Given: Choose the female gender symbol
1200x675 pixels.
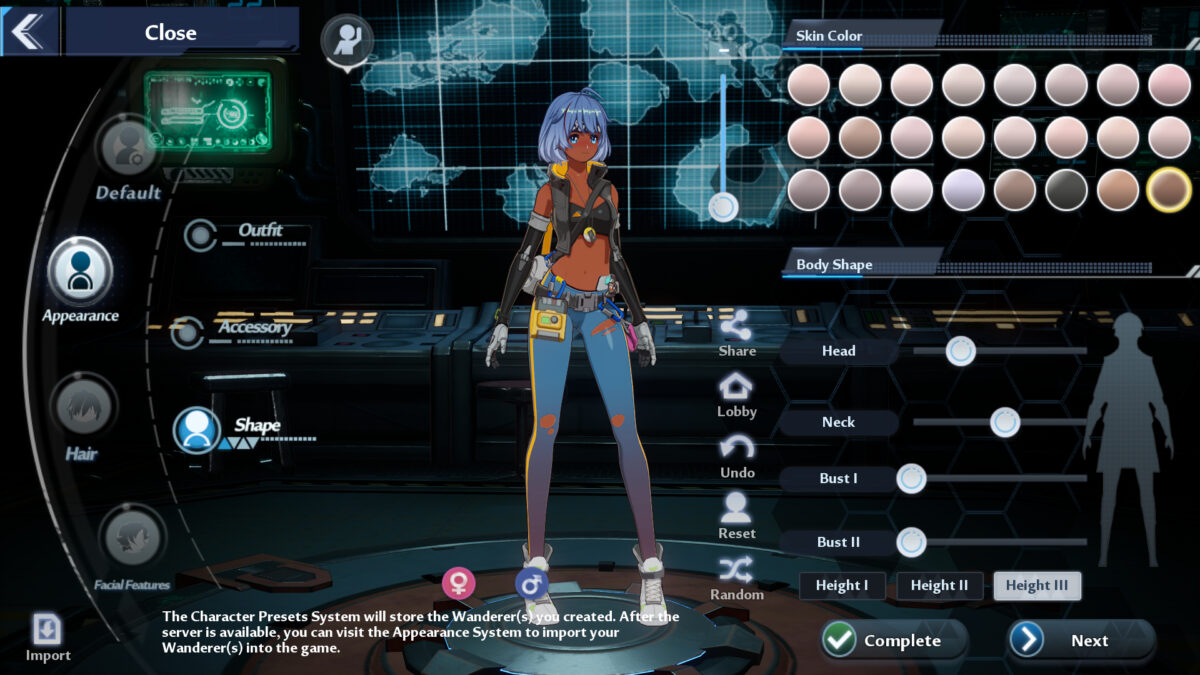Looking at the screenshot, I should (459, 582).
